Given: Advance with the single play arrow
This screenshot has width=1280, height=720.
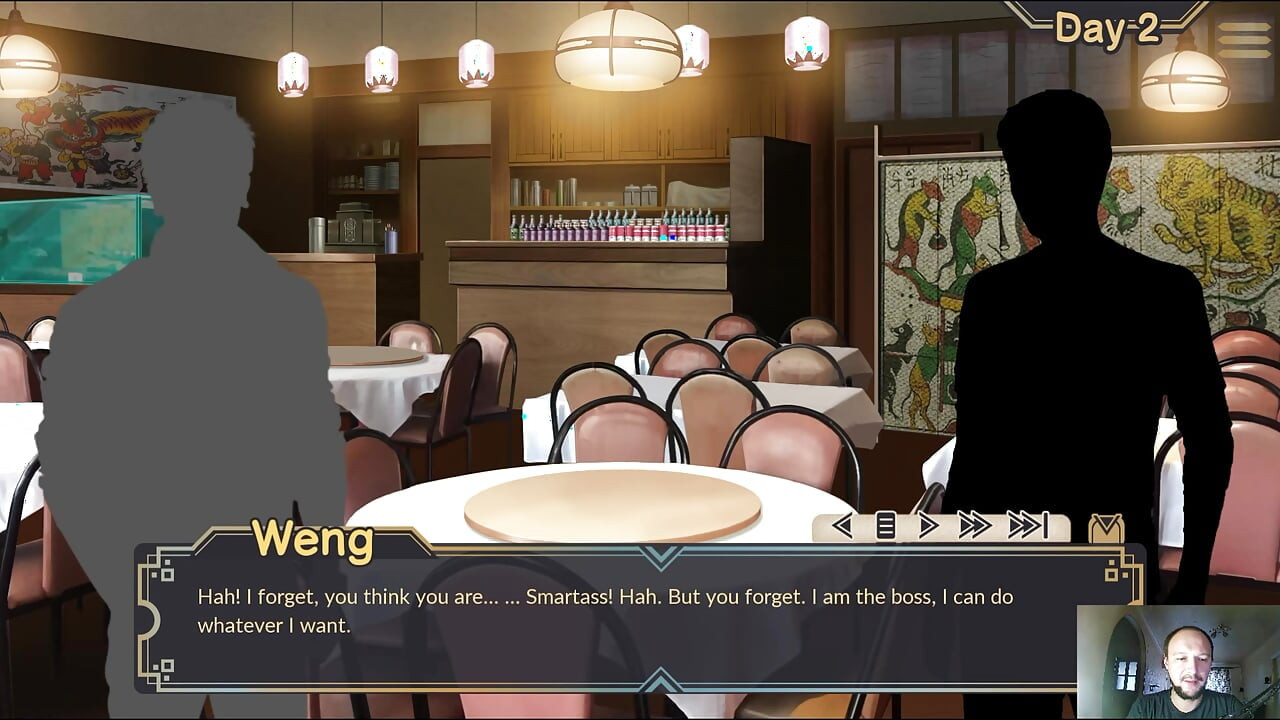Looking at the screenshot, I should tap(928, 526).
